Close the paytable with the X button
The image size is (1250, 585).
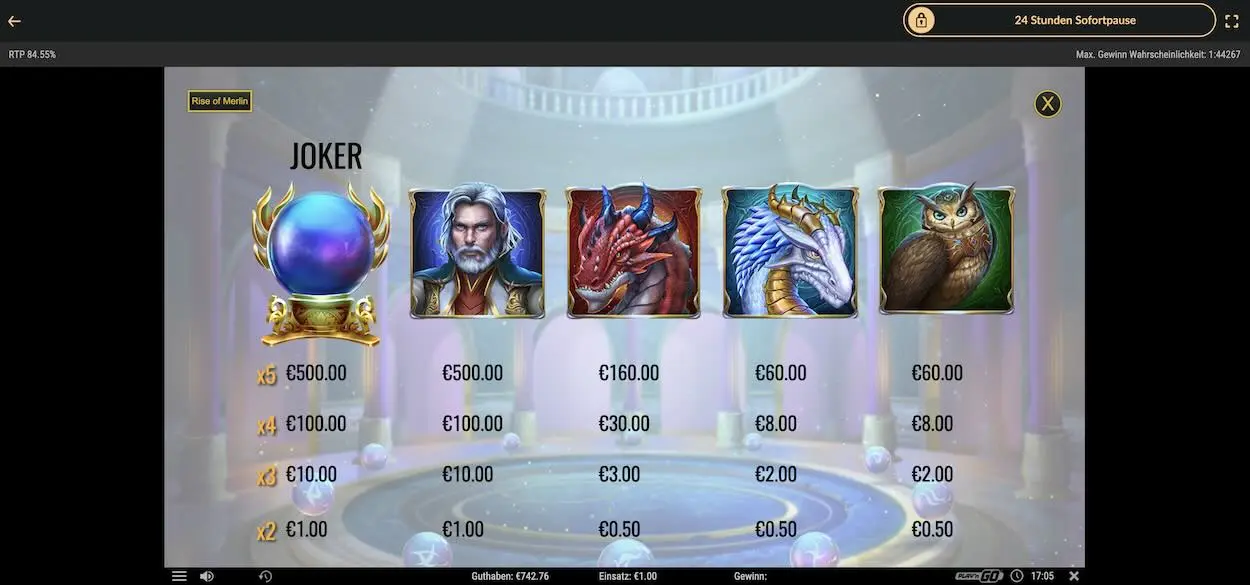[x=1047, y=104]
